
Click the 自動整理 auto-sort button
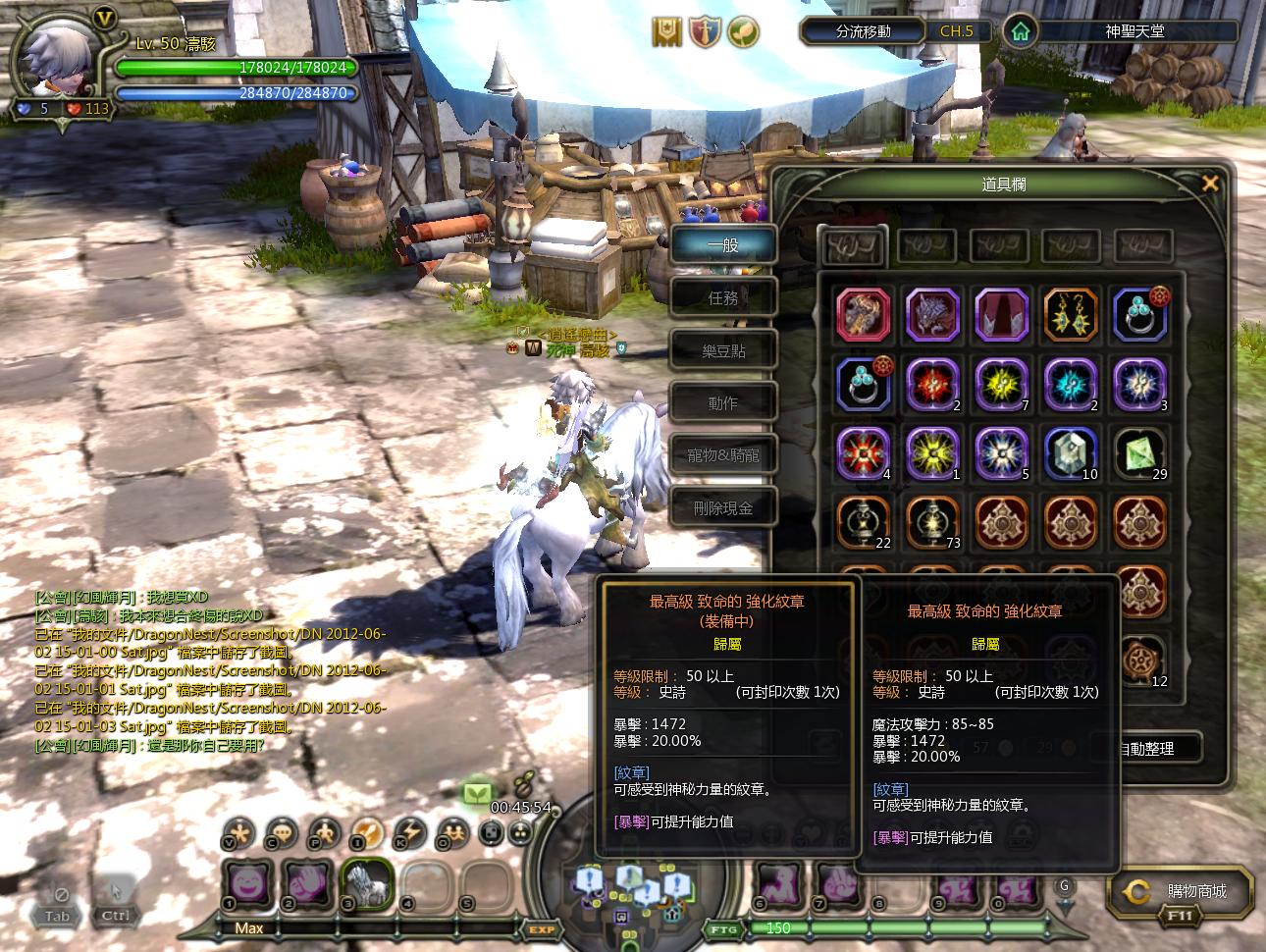coord(1146,748)
